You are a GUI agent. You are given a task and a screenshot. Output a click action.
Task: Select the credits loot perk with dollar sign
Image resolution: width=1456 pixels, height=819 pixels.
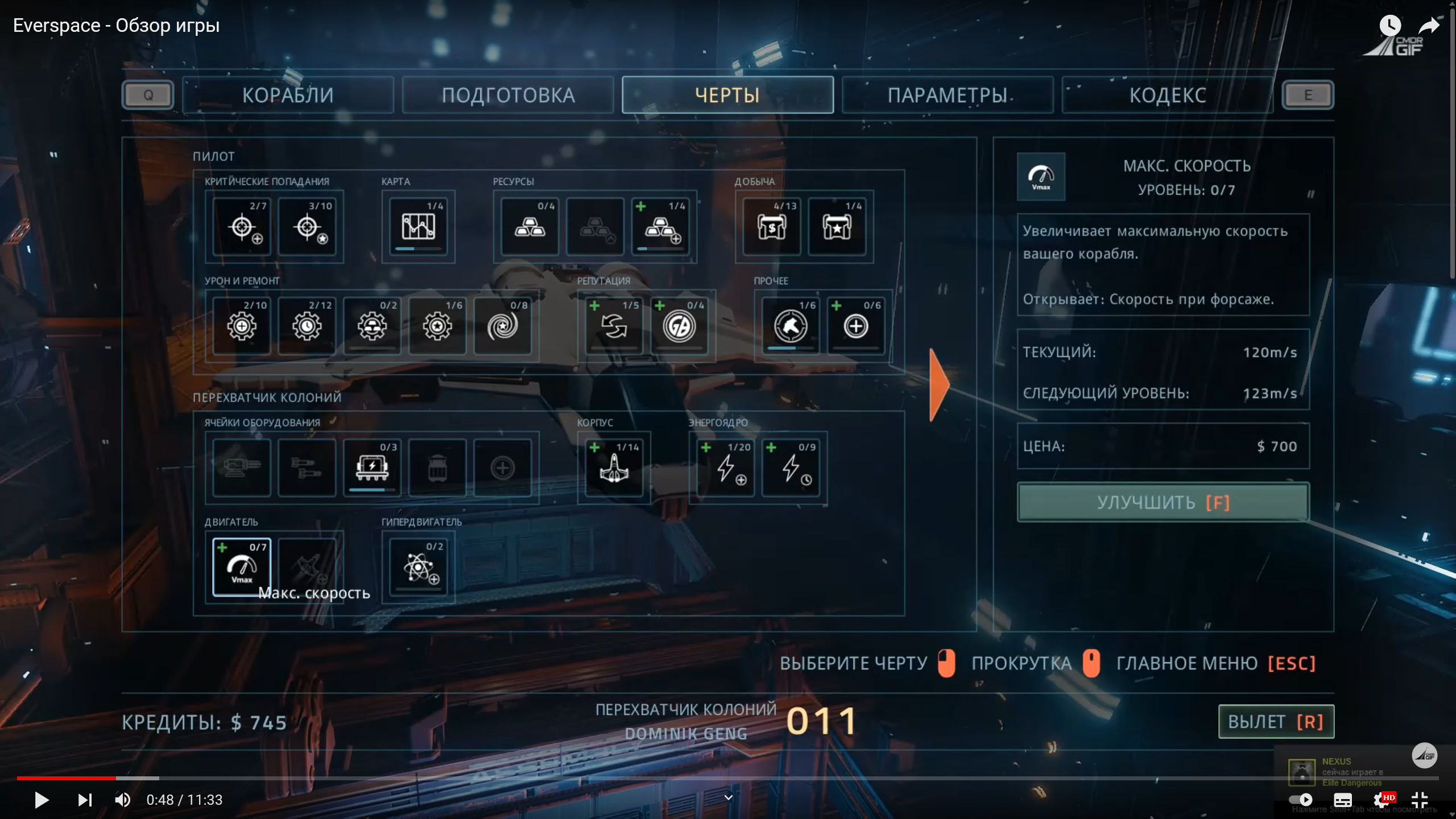pos(771,226)
